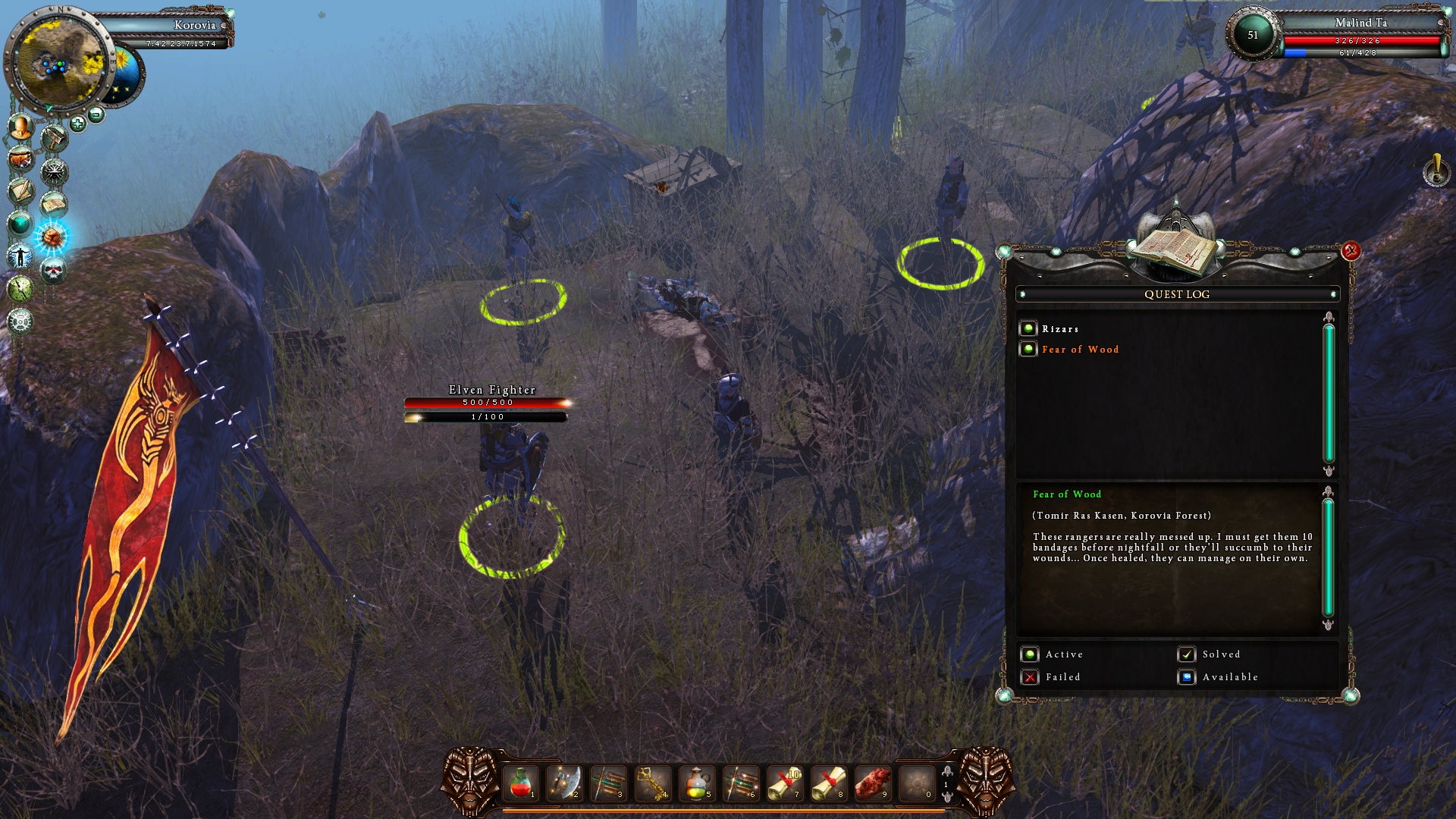Open the treasure chest inventory icon
1456x819 pixels.
pyautogui.click(x=20, y=159)
